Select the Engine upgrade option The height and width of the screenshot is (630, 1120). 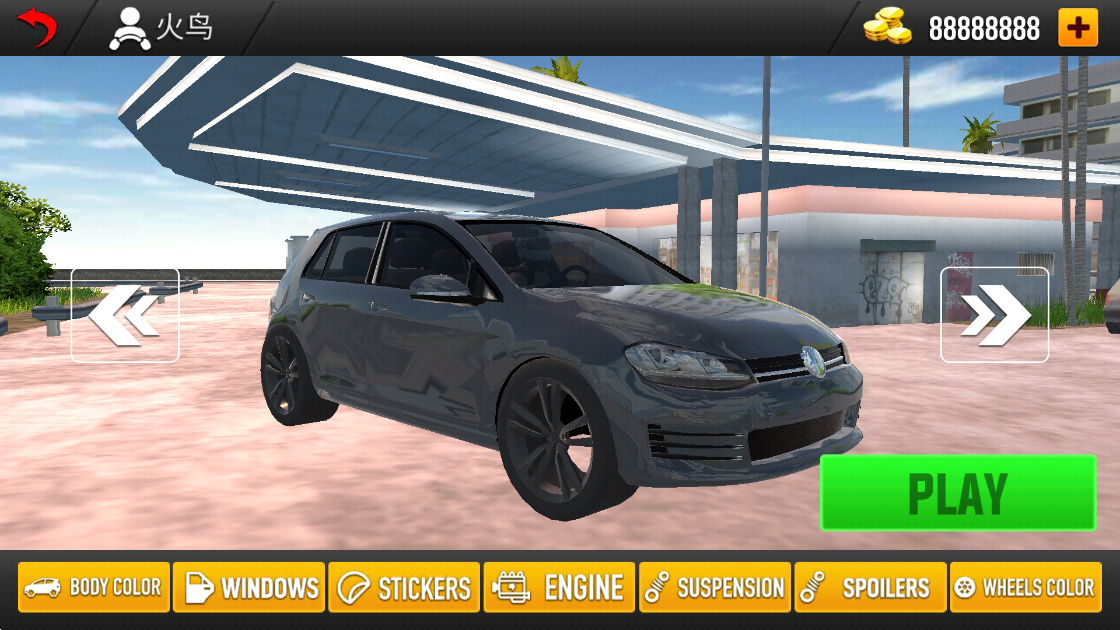pos(559,587)
